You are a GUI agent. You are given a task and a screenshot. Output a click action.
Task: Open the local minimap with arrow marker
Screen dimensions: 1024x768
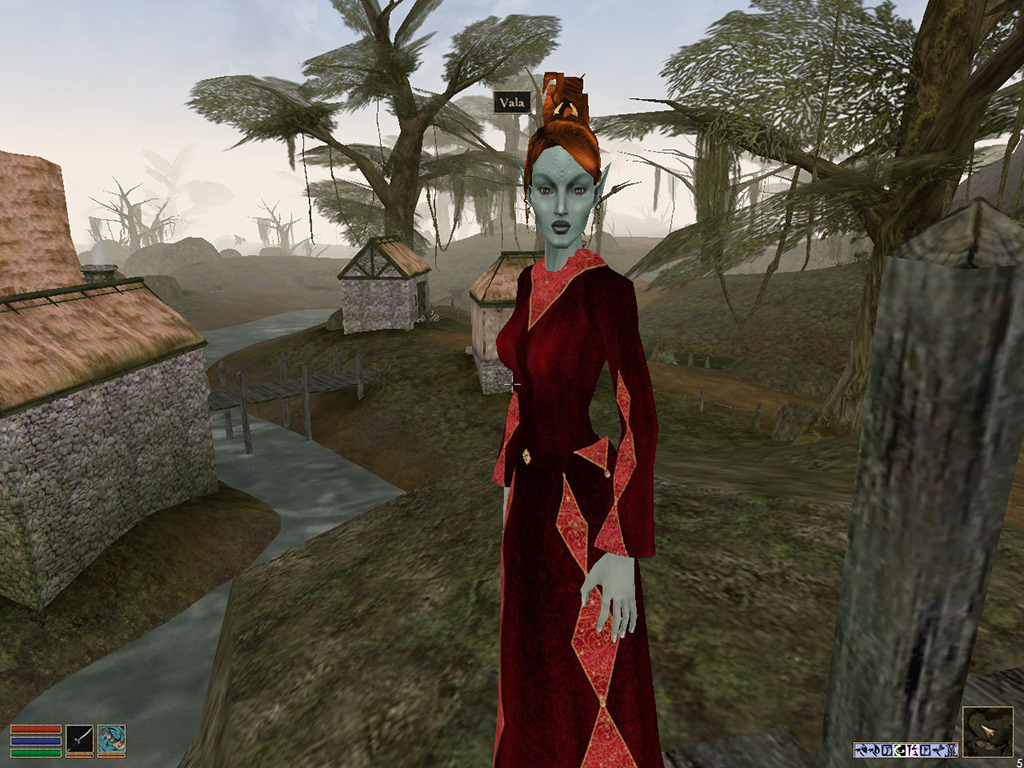(987, 732)
